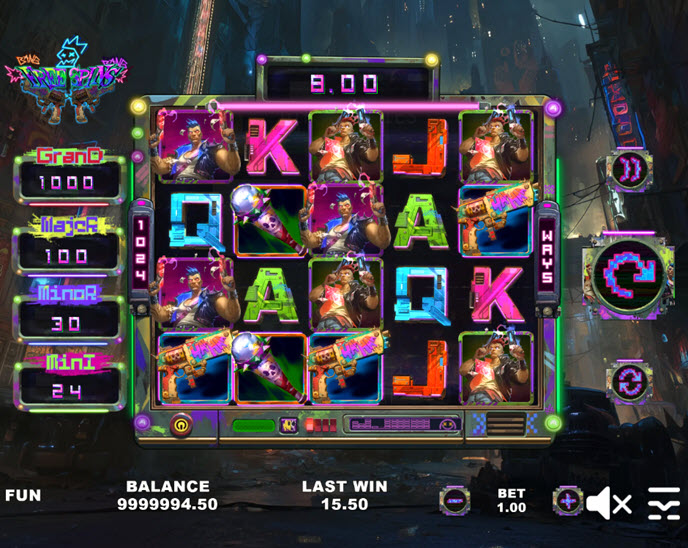Unmute sound via the speaker icon

coord(608,502)
